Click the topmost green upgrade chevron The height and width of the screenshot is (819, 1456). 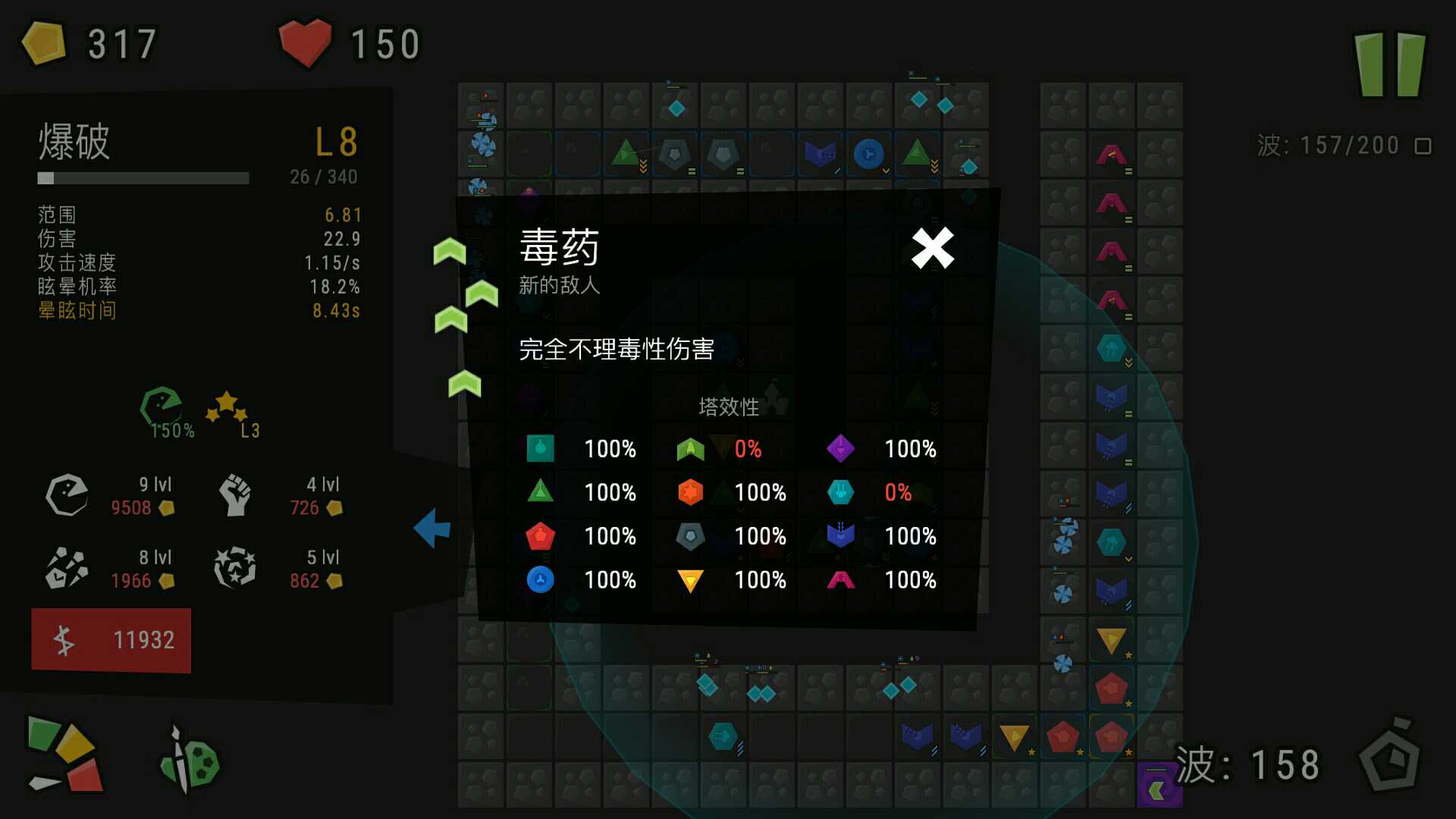(449, 252)
